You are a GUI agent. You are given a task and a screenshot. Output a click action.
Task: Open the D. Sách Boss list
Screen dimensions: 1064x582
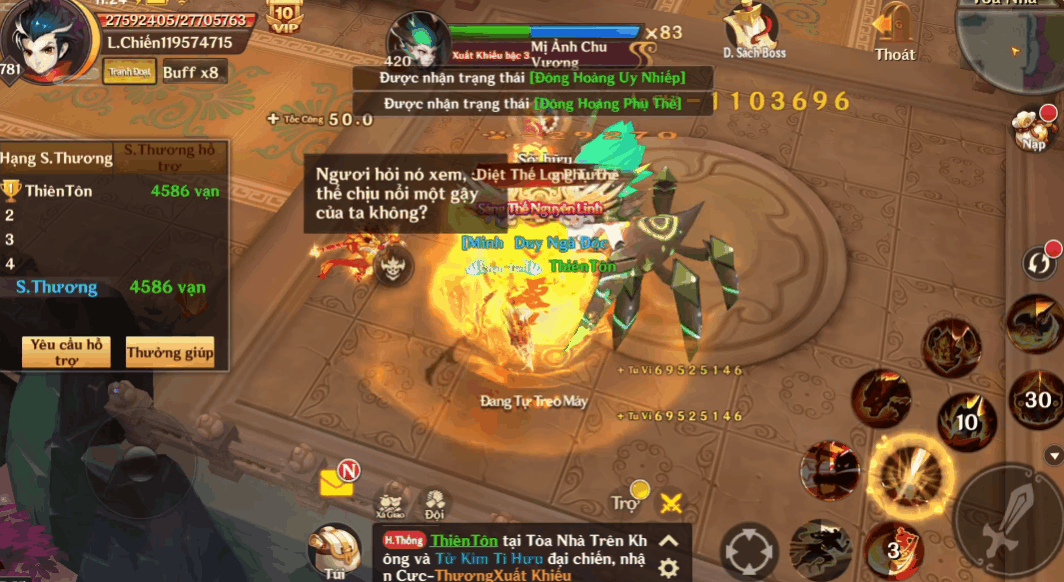pyautogui.click(x=754, y=32)
